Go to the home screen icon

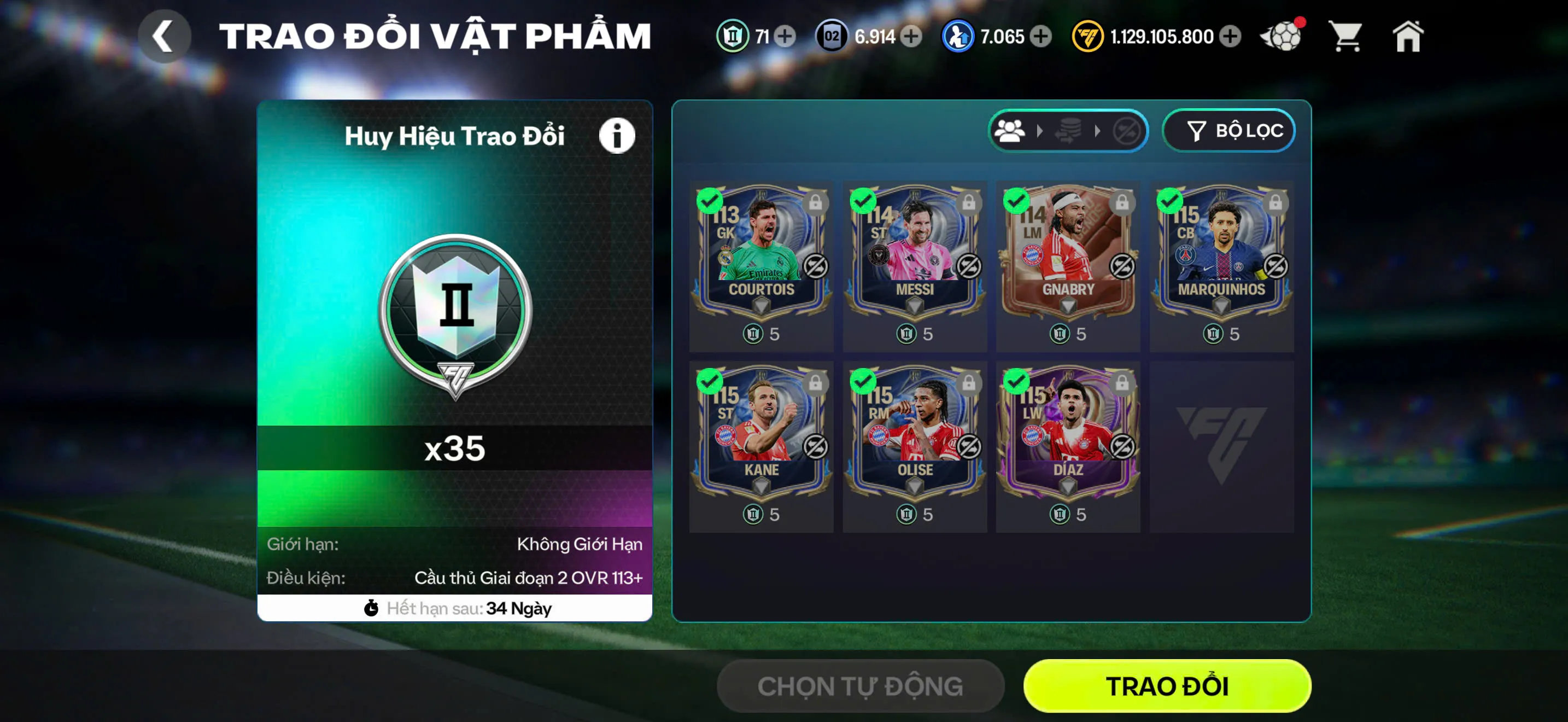[1409, 37]
